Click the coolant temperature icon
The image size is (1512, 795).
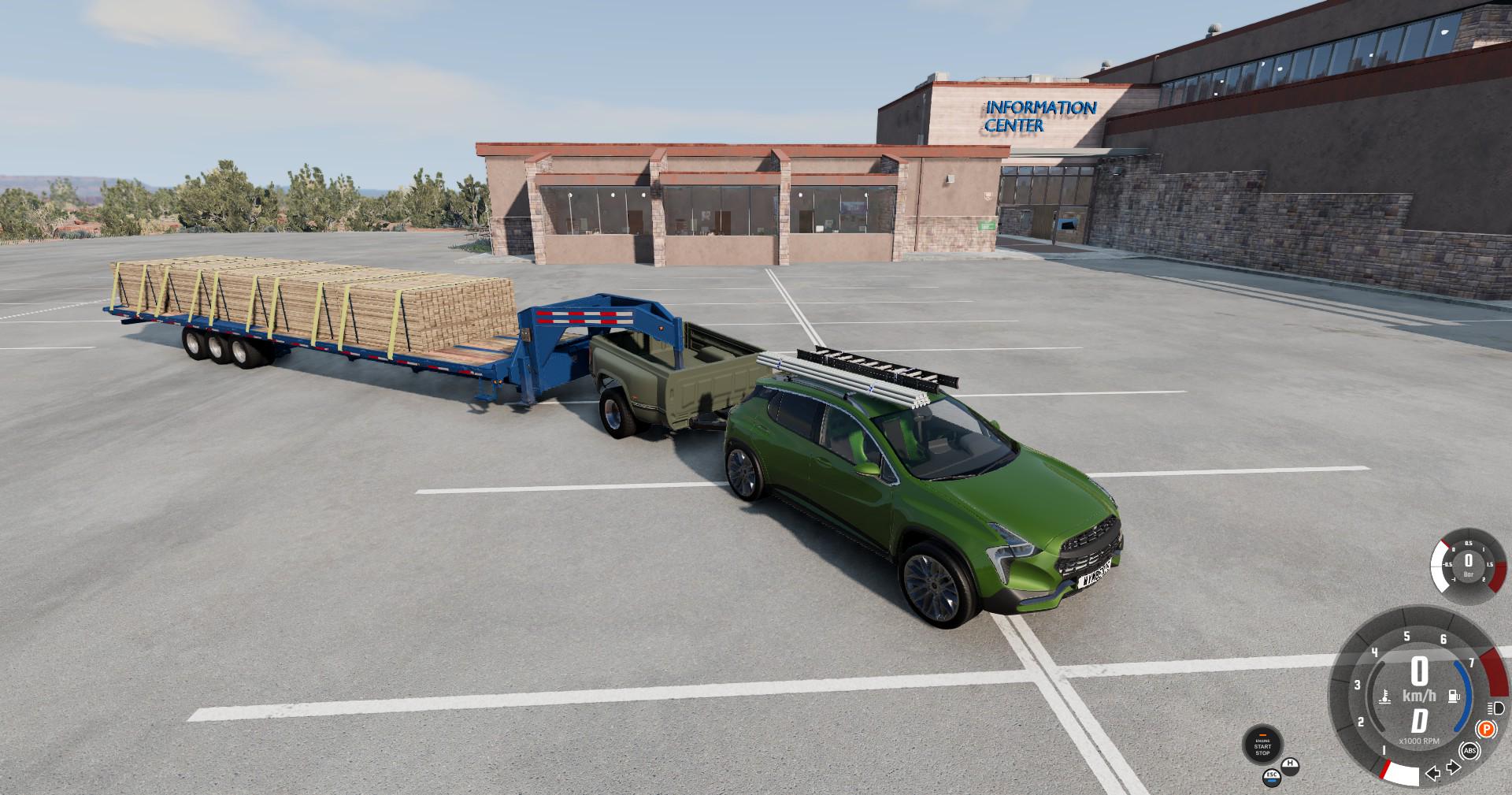click(x=1384, y=695)
